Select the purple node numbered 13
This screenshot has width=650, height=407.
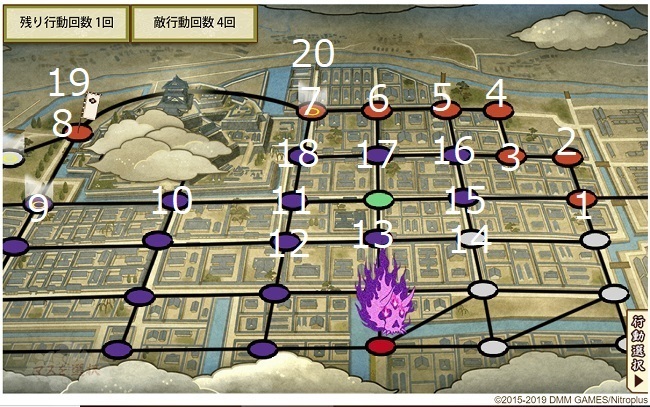[378, 238]
